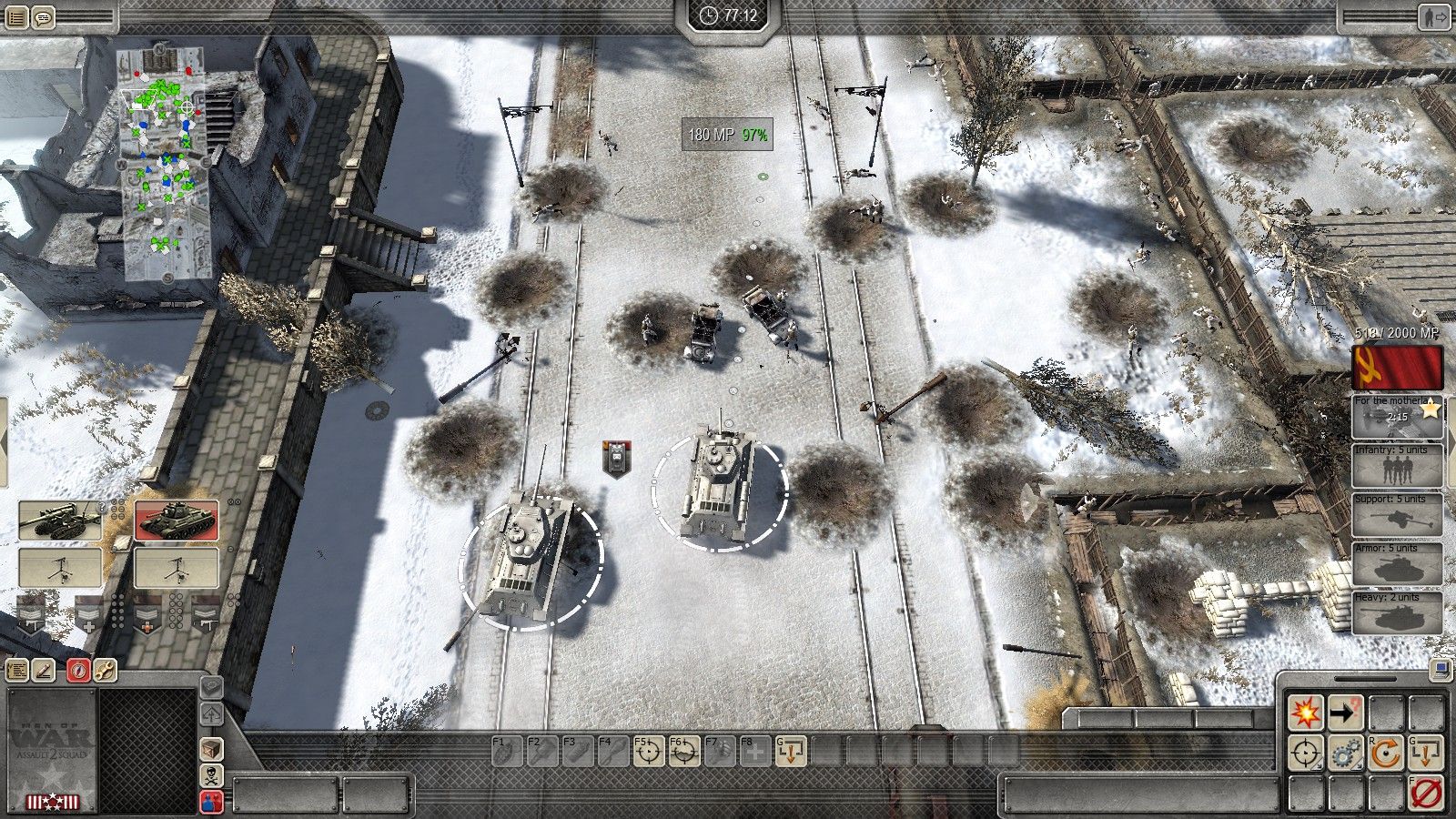The width and height of the screenshot is (1456, 819).
Task: Cancel orders with the red stop icon
Action: (1425, 794)
